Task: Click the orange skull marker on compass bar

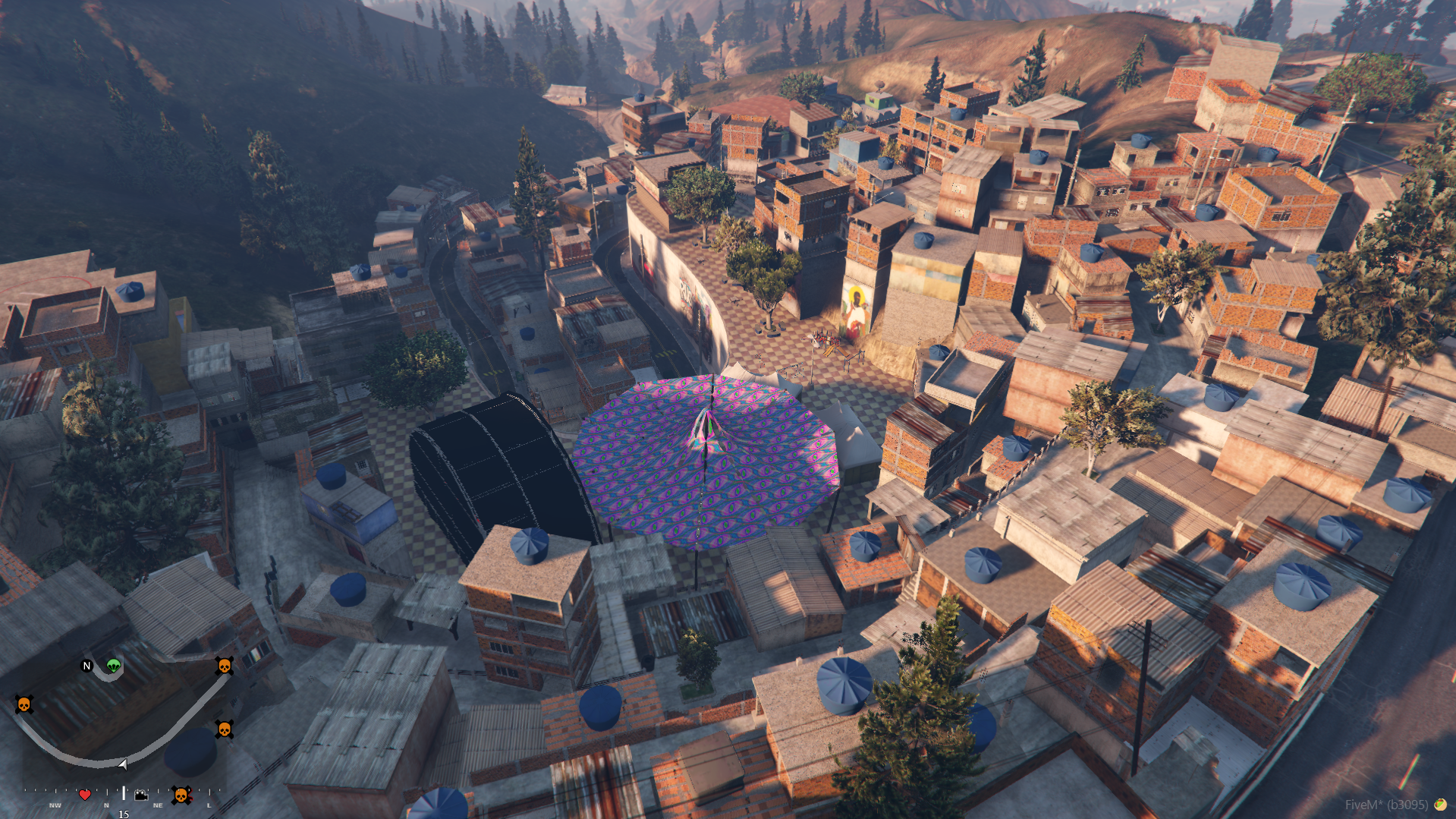Action: tap(181, 795)
